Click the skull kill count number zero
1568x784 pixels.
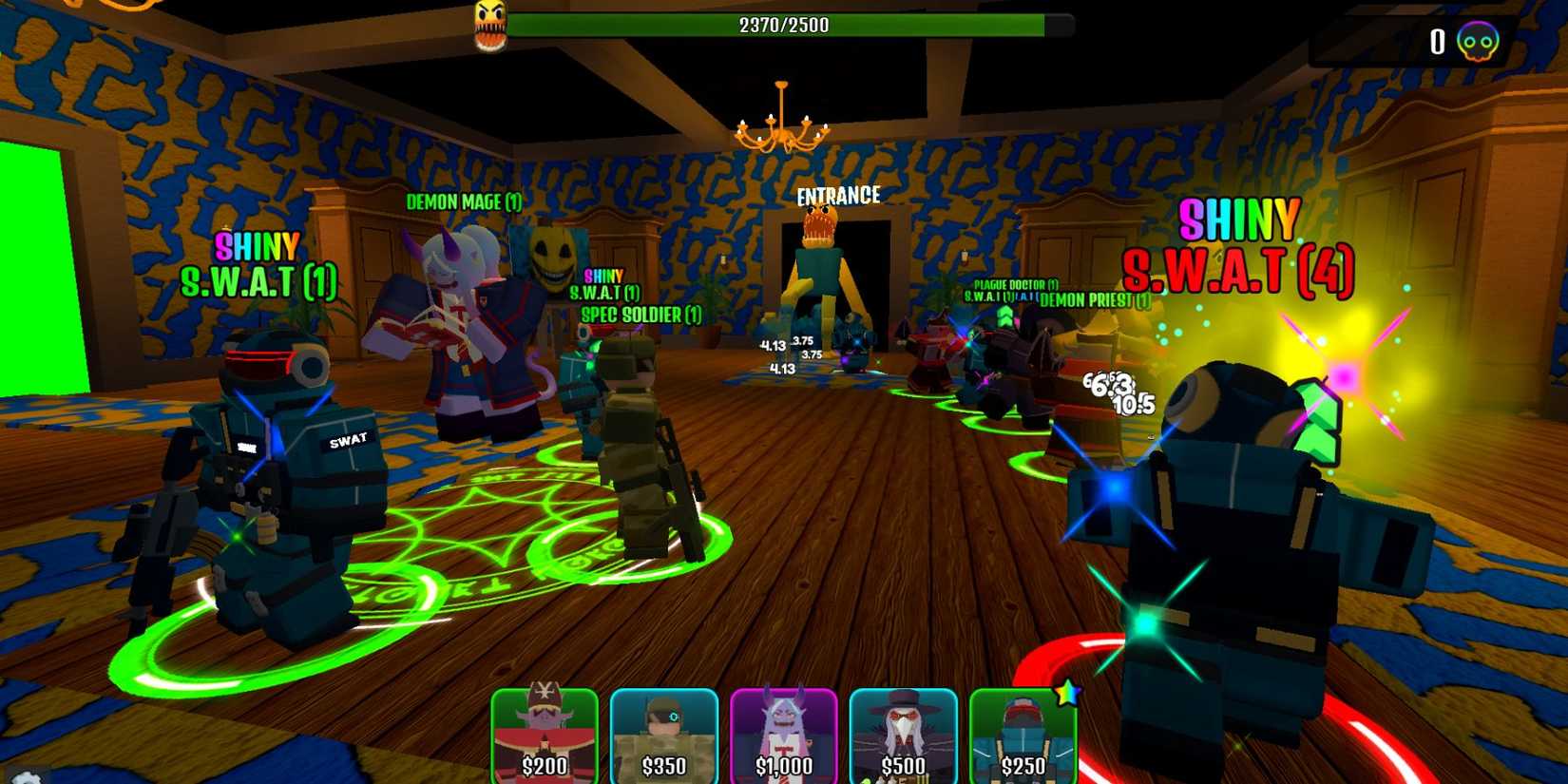tap(1437, 38)
